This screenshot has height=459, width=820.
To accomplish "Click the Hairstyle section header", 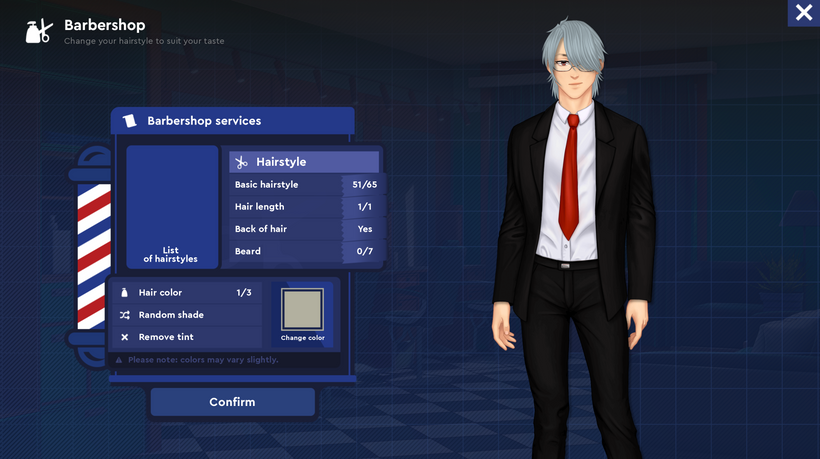I will 304,162.
